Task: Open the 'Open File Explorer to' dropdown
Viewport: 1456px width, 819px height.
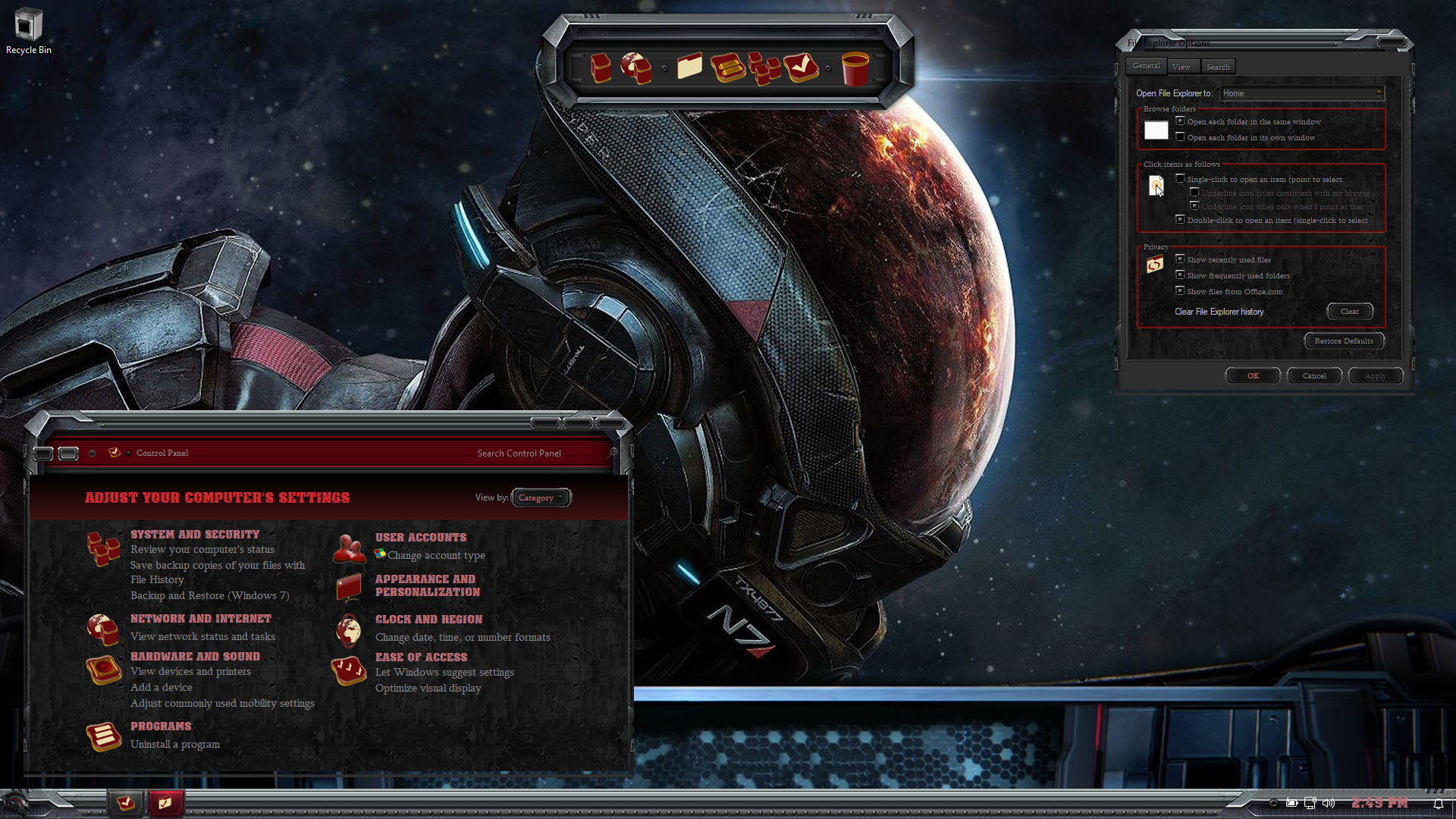Action: [1301, 93]
